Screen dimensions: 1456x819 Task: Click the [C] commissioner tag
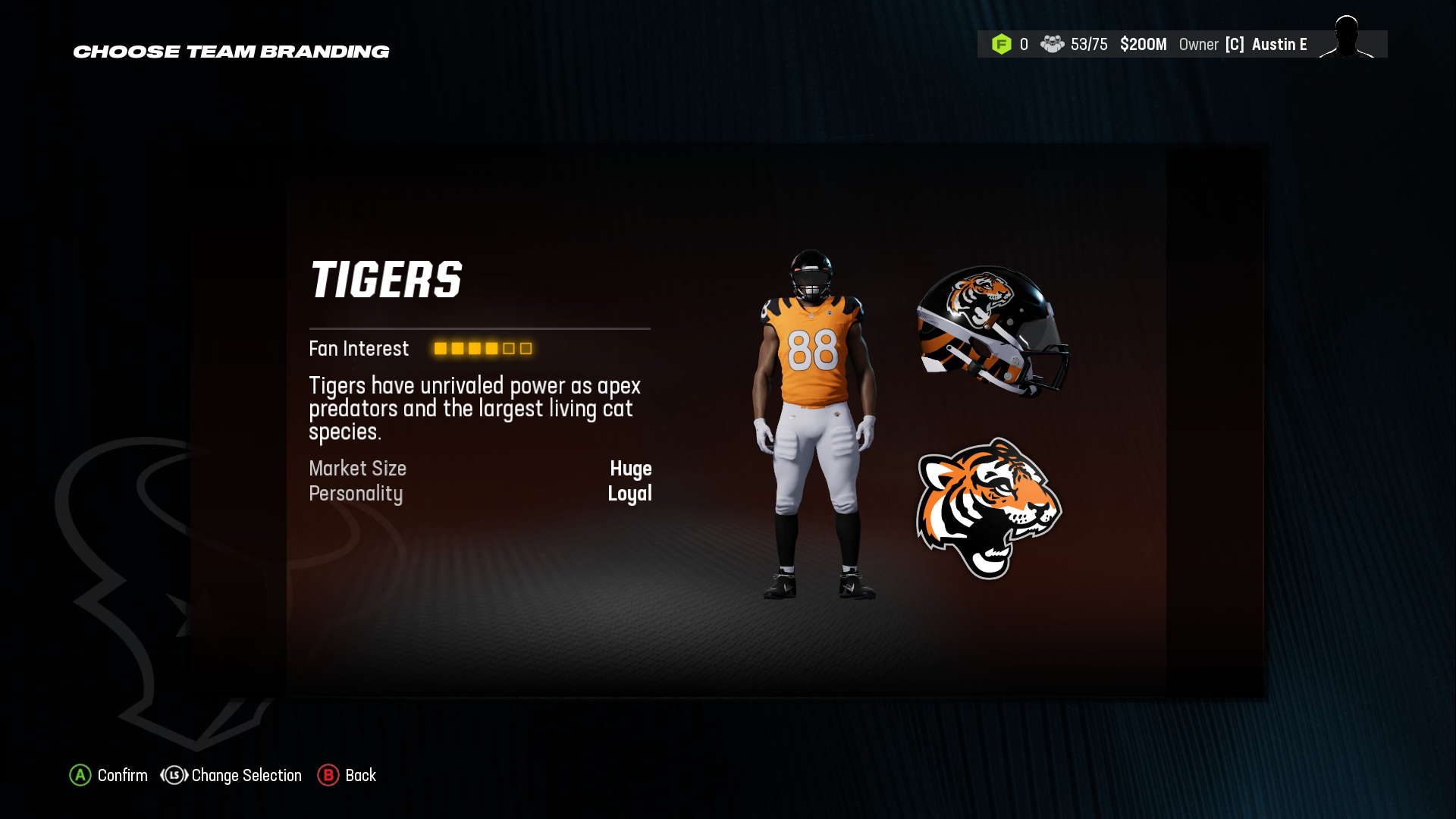[x=1235, y=44]
